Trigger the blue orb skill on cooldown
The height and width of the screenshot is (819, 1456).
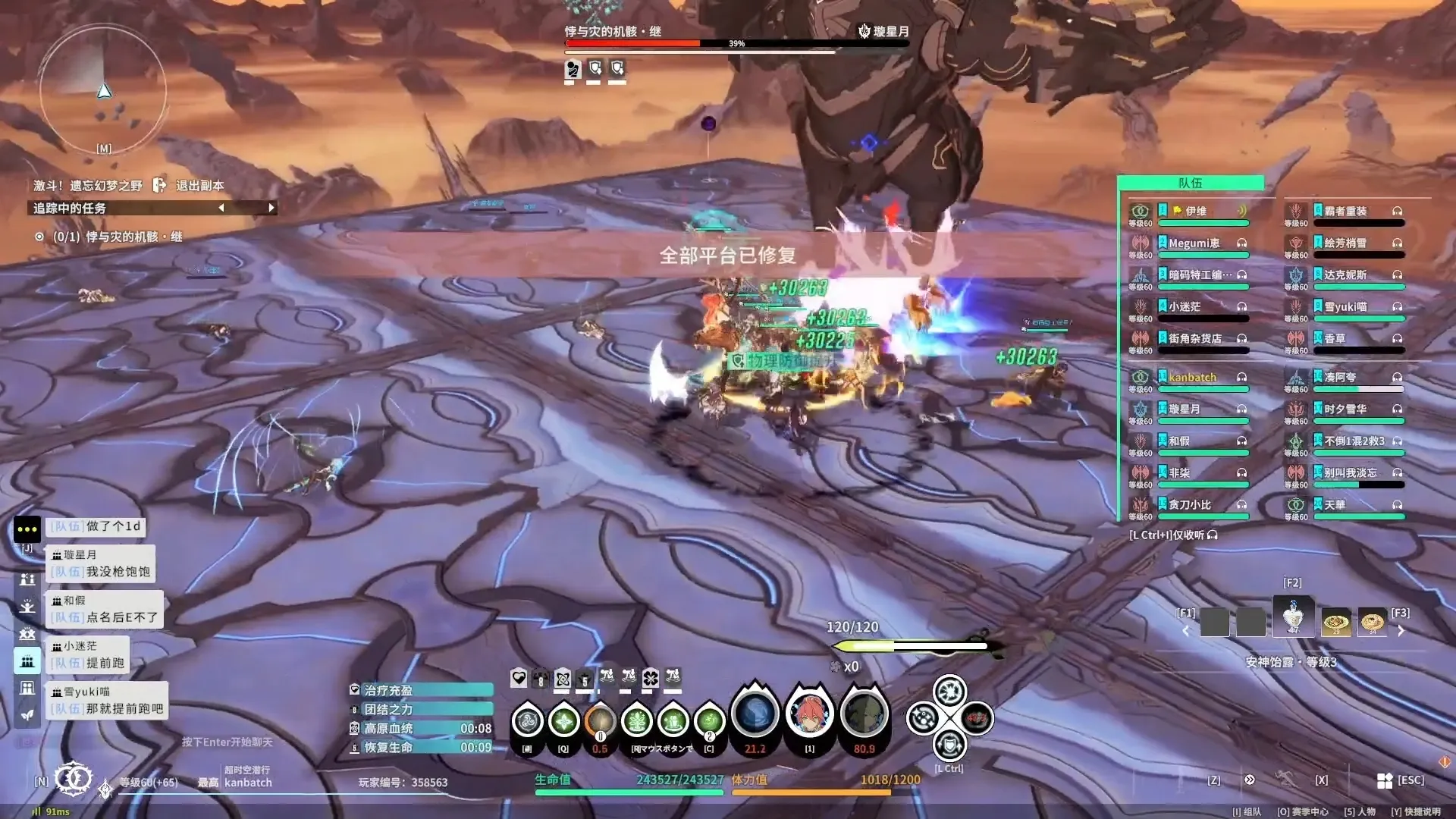755,714
